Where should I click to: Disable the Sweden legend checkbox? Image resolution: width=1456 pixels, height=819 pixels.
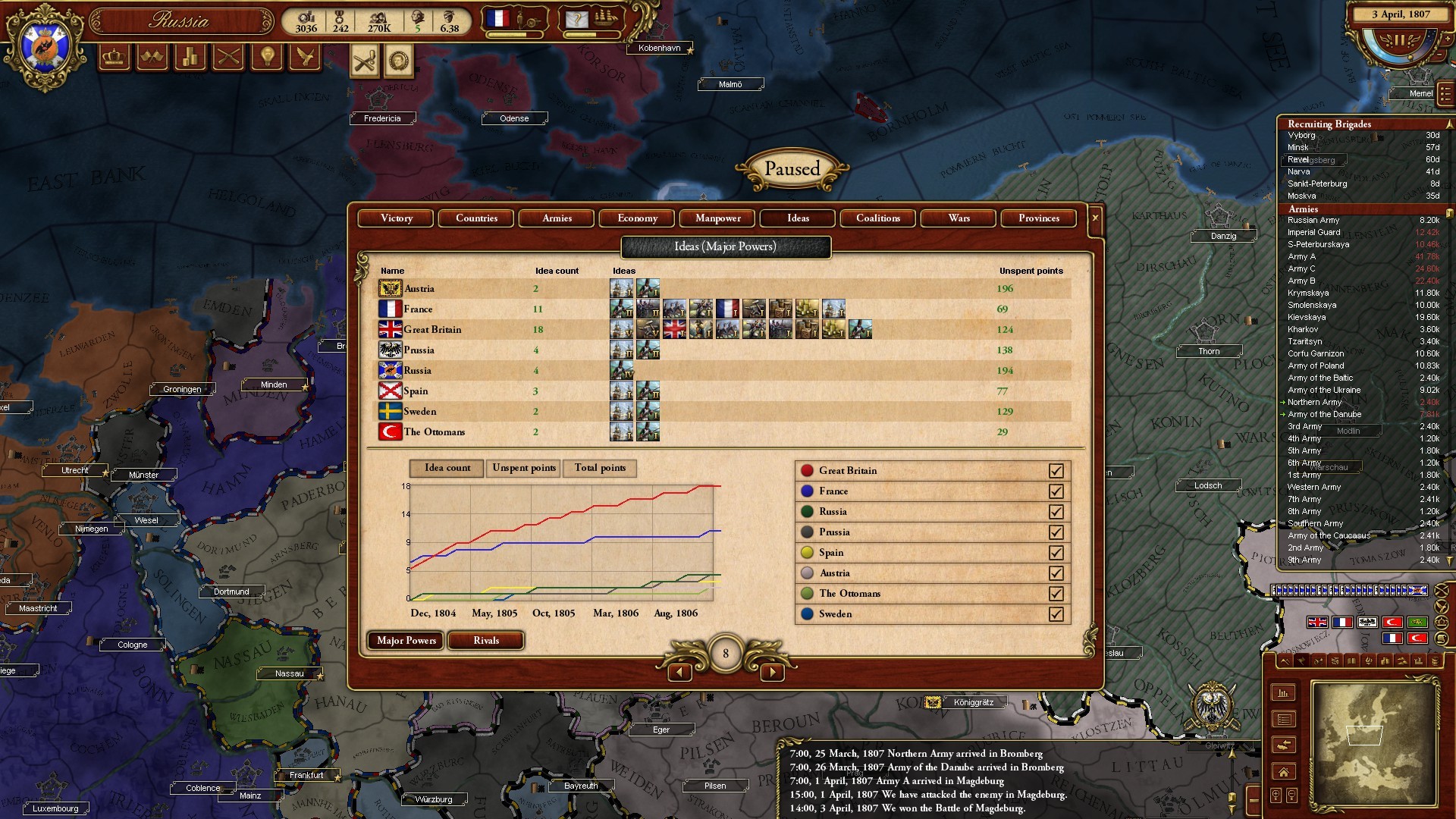(x=1057, y=614)
